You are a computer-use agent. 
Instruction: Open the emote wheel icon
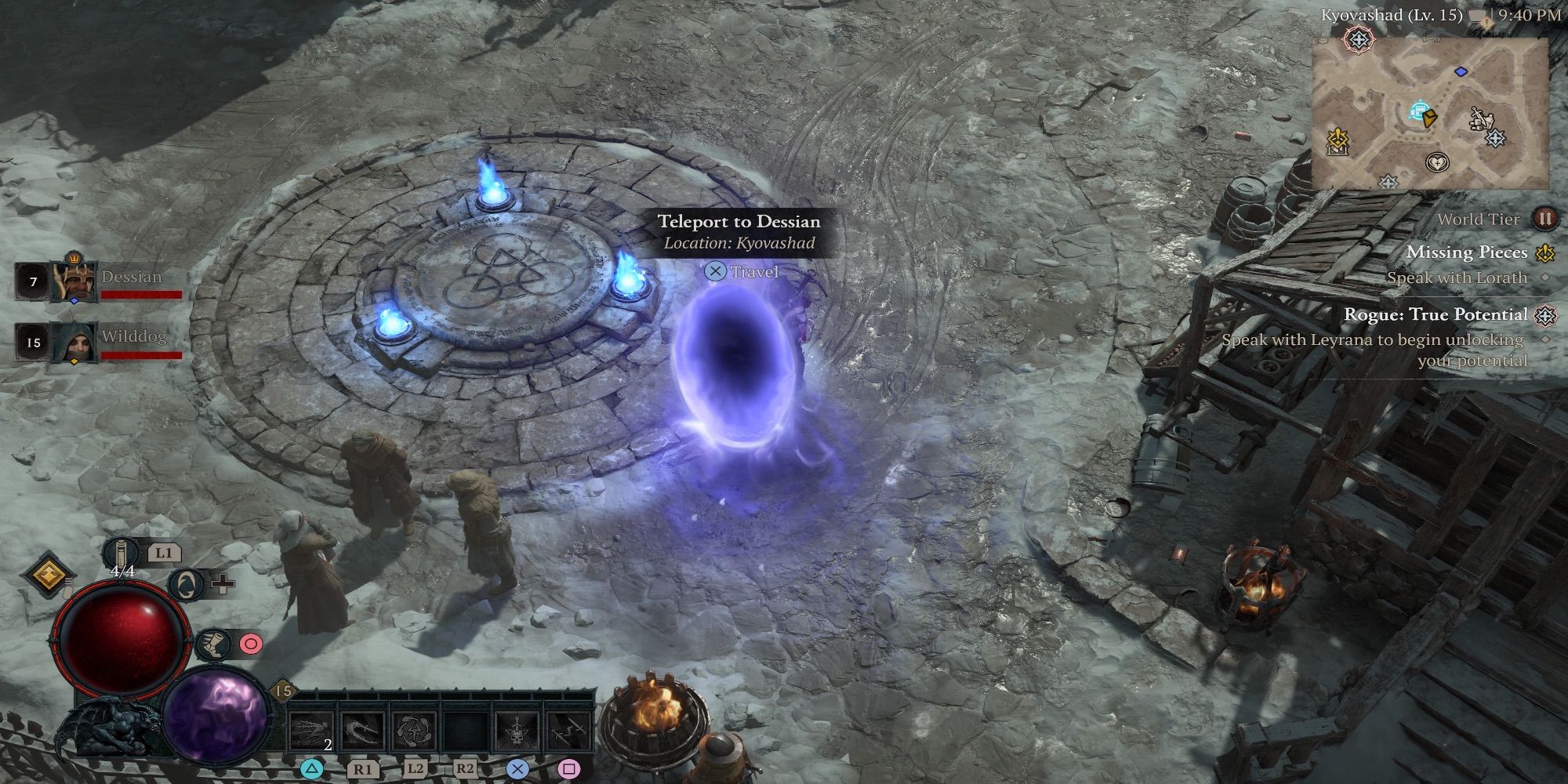[189, 584]
